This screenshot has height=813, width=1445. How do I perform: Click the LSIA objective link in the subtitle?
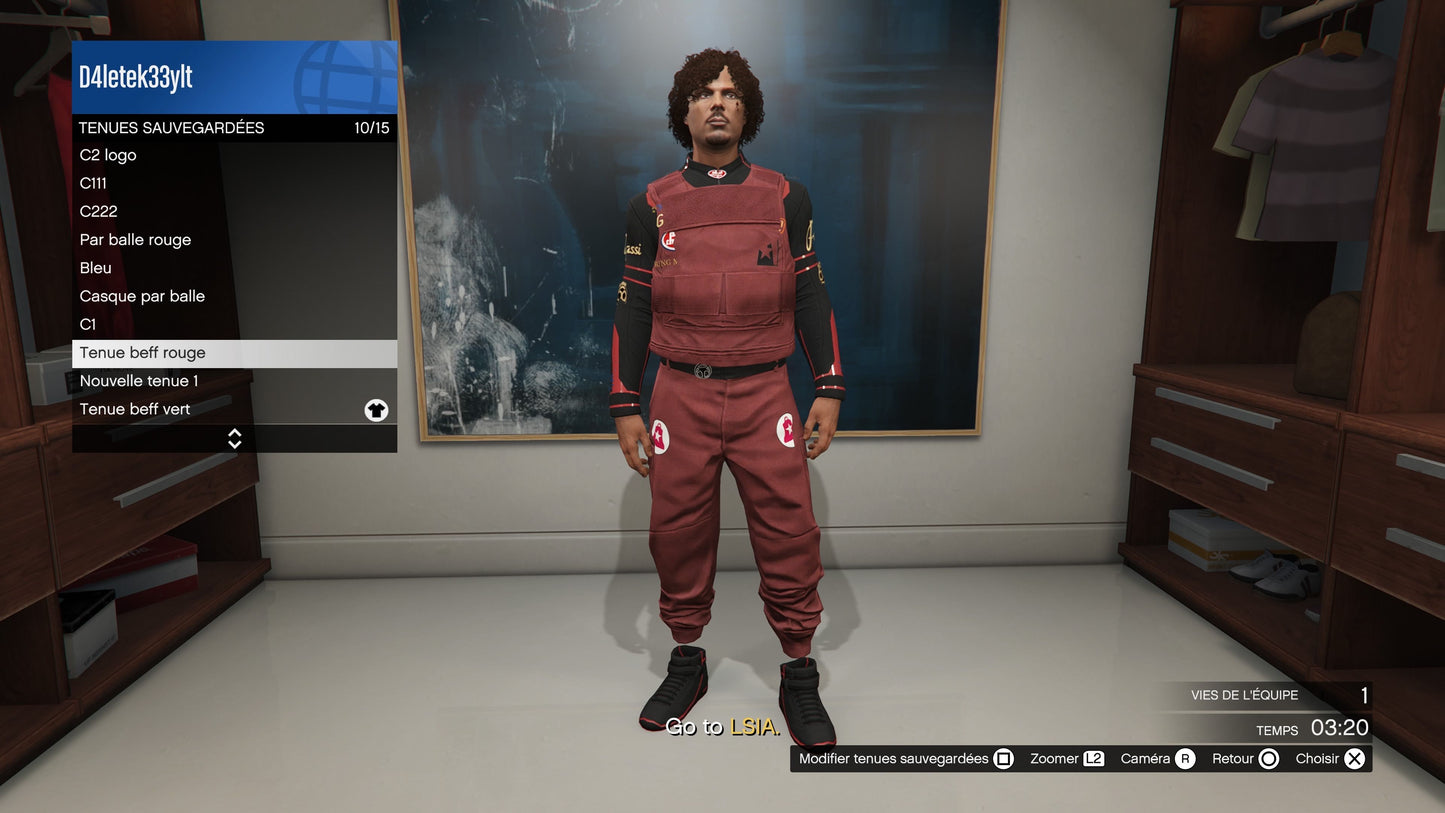coord(757,728)
